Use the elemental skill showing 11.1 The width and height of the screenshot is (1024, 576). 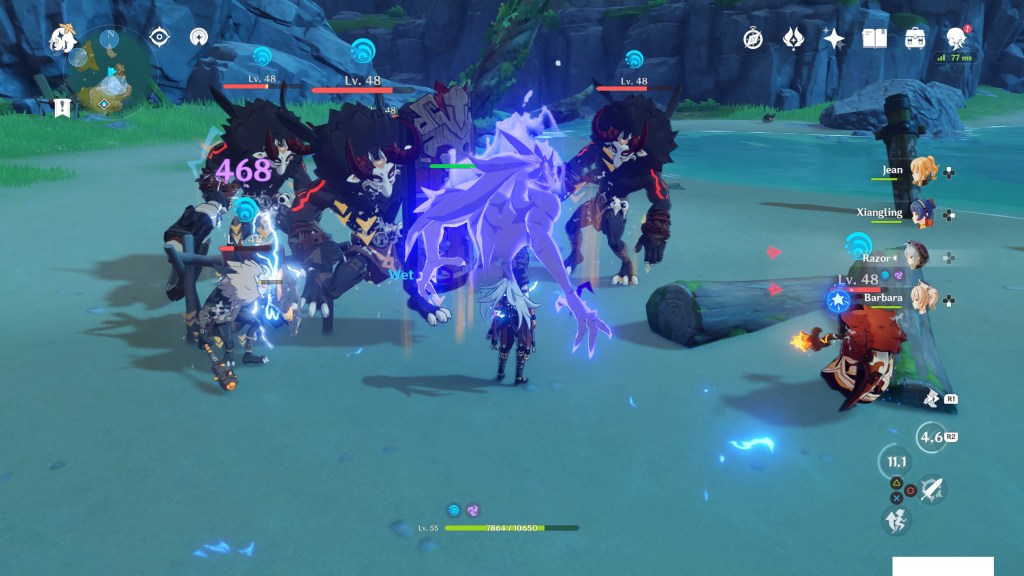coord(894,463)
